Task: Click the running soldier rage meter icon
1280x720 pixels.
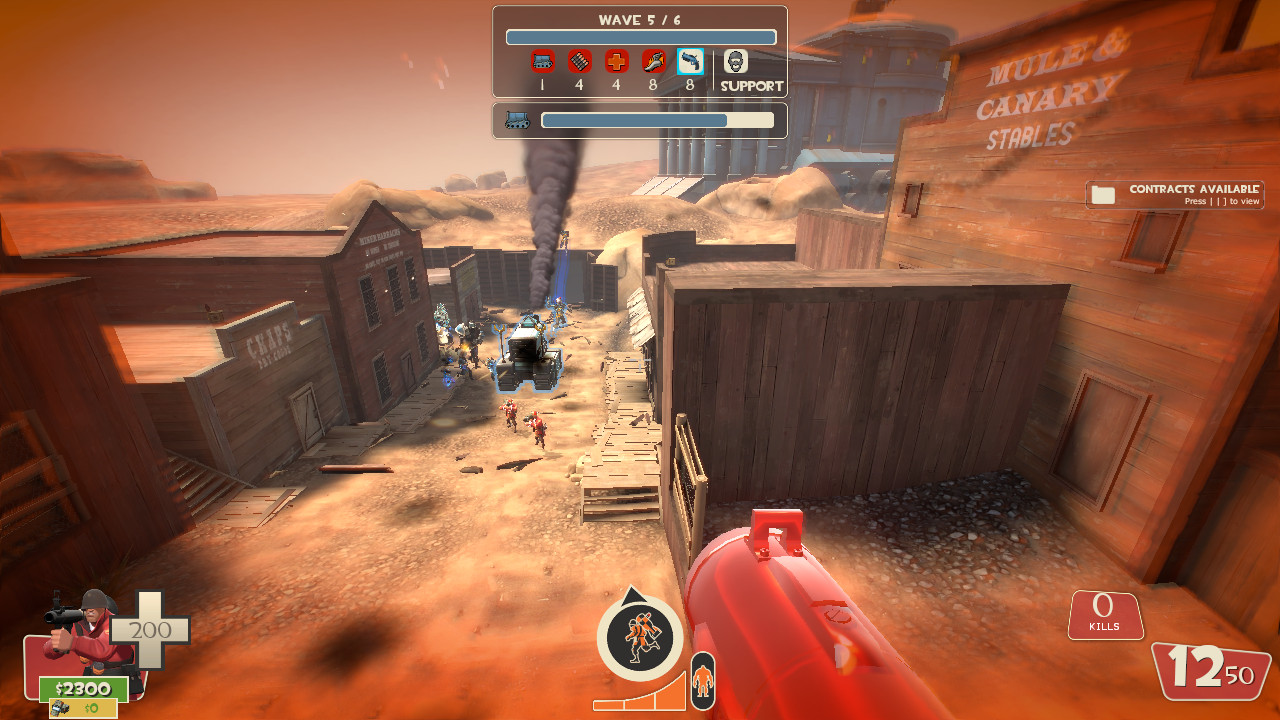Action: point(642,638)
